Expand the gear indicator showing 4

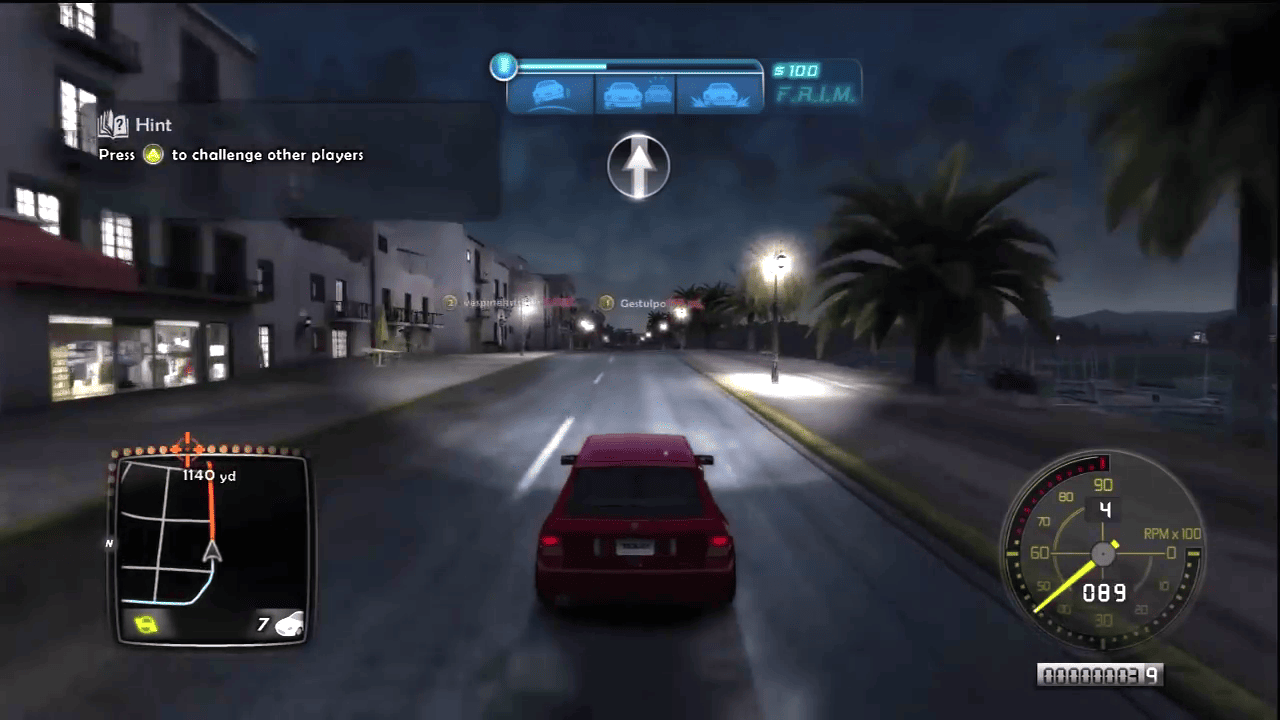pyautogui.click(x=1103, y=508)
